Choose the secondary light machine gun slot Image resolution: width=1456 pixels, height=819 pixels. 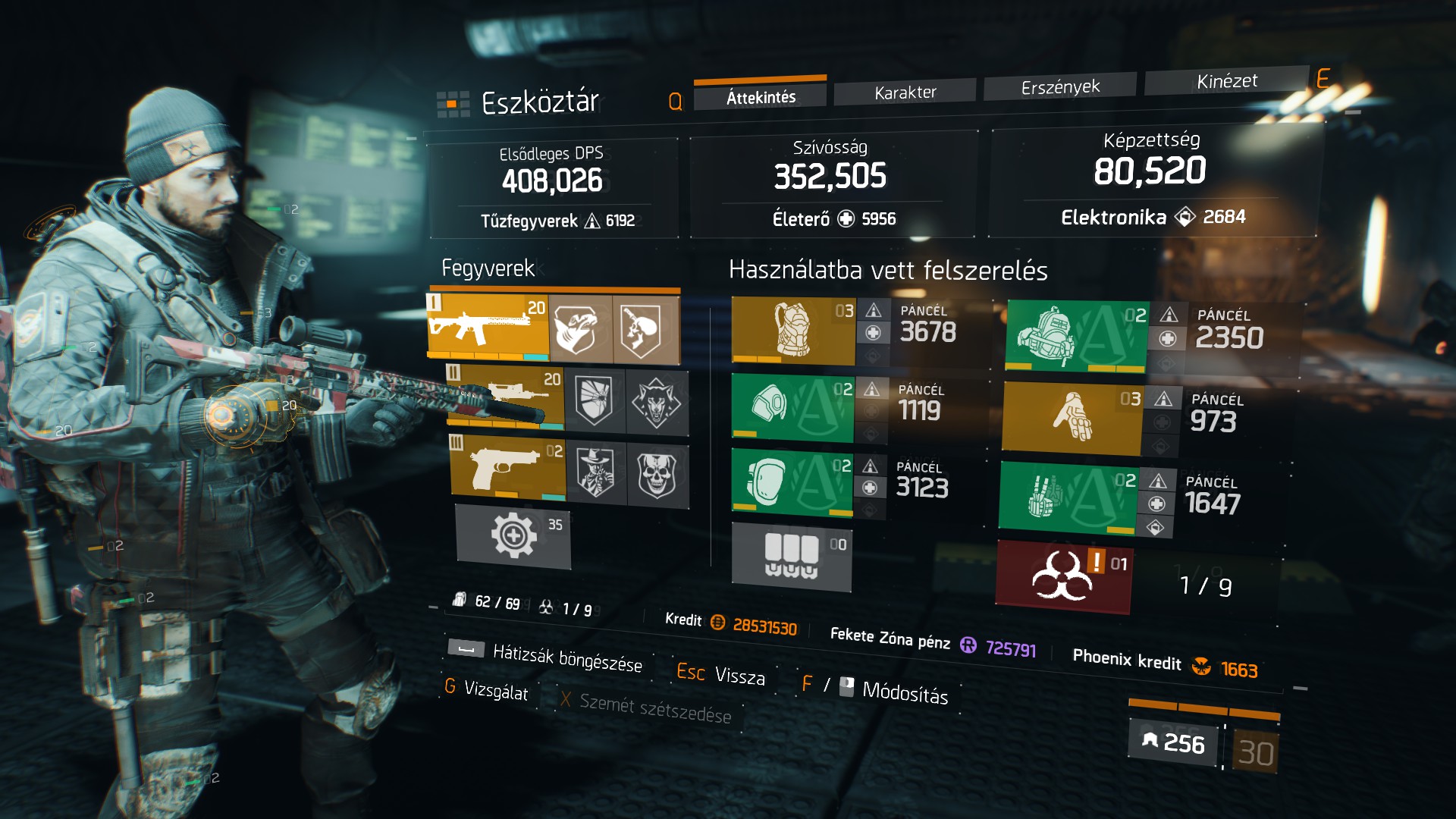[506, 395]
